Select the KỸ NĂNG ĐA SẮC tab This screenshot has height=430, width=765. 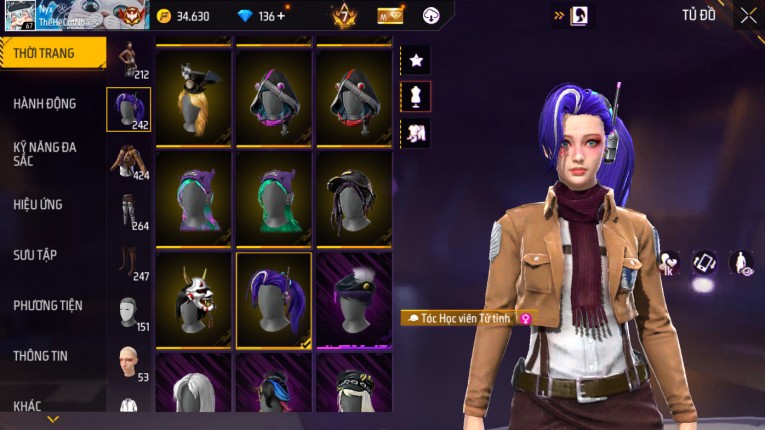(x=46, y=153)
